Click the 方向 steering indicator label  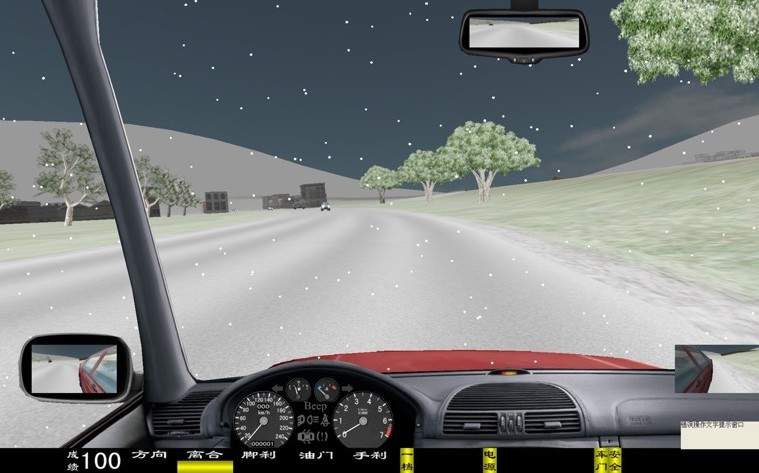pos(148,456)
